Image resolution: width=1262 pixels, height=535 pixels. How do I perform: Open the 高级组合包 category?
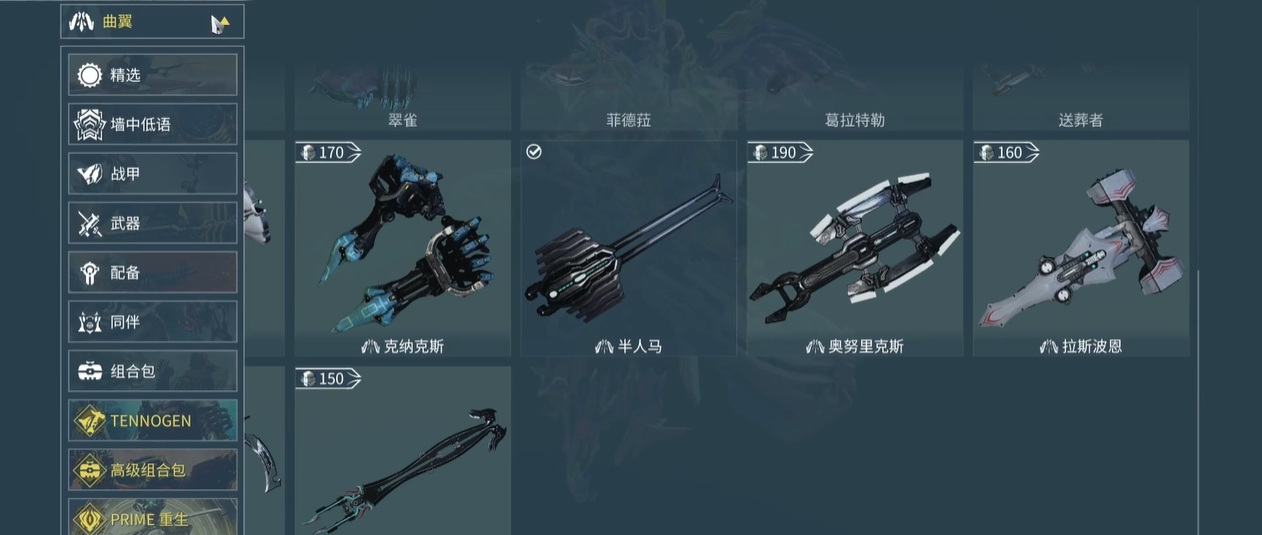click(152, 470)
